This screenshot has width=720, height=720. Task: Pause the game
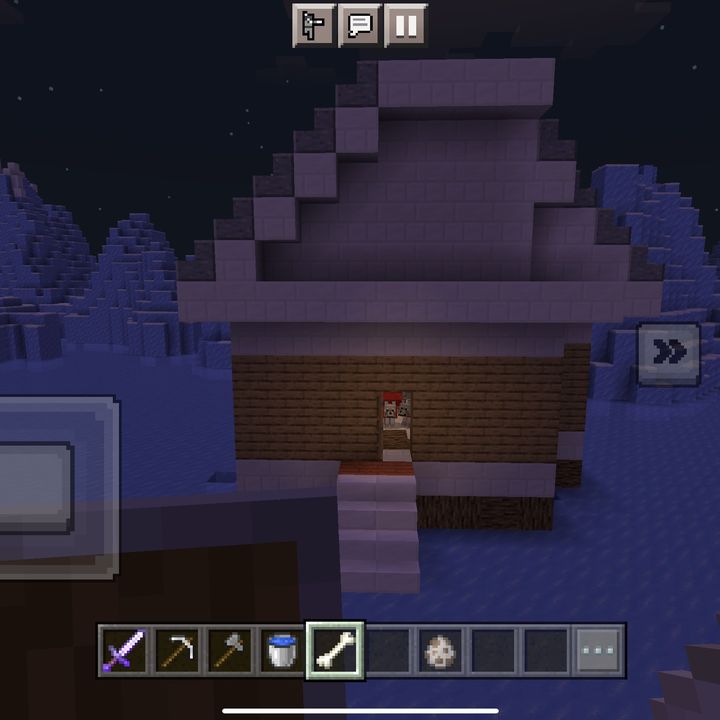(x=405, y=26)
